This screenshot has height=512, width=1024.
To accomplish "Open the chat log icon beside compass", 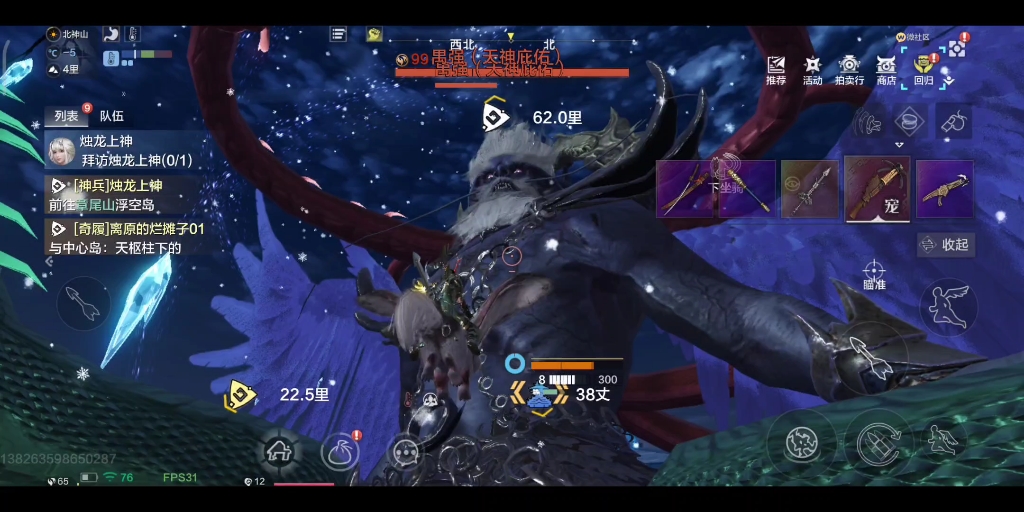I will [339, 34].
